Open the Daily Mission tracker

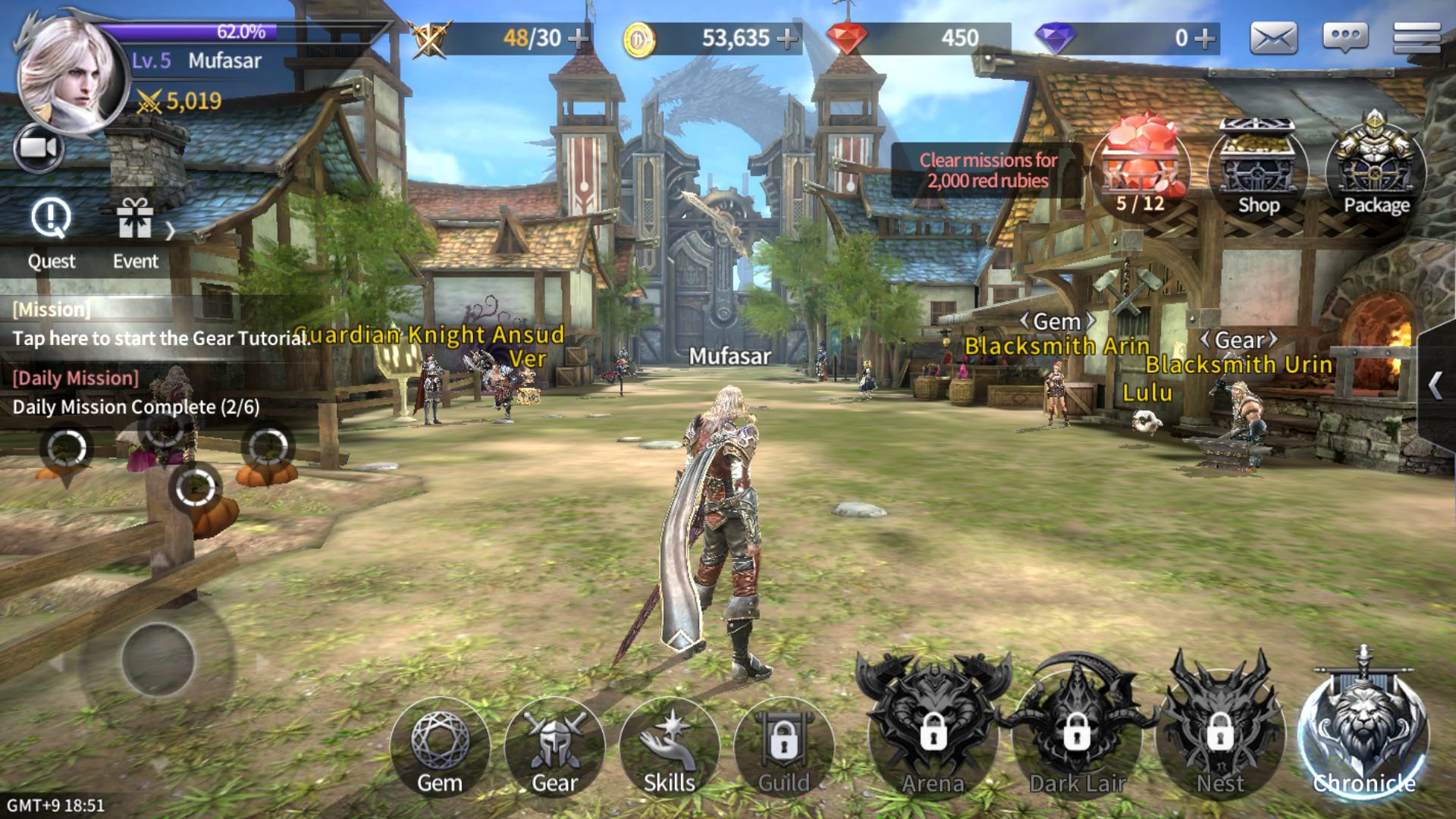[x=136, y=394]
